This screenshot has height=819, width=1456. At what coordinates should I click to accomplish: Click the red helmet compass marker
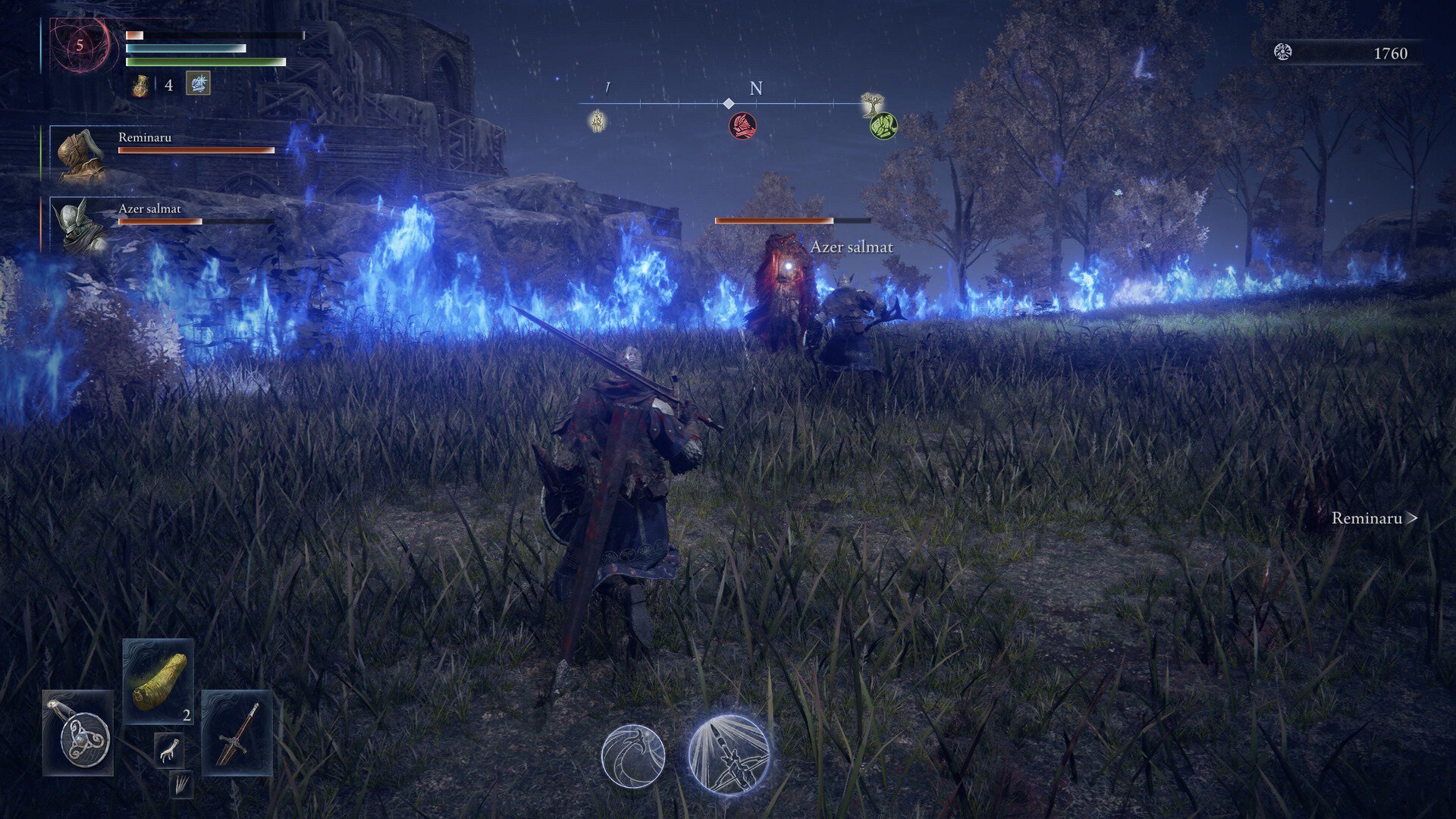pyautogui.click(x=742, y=125)
